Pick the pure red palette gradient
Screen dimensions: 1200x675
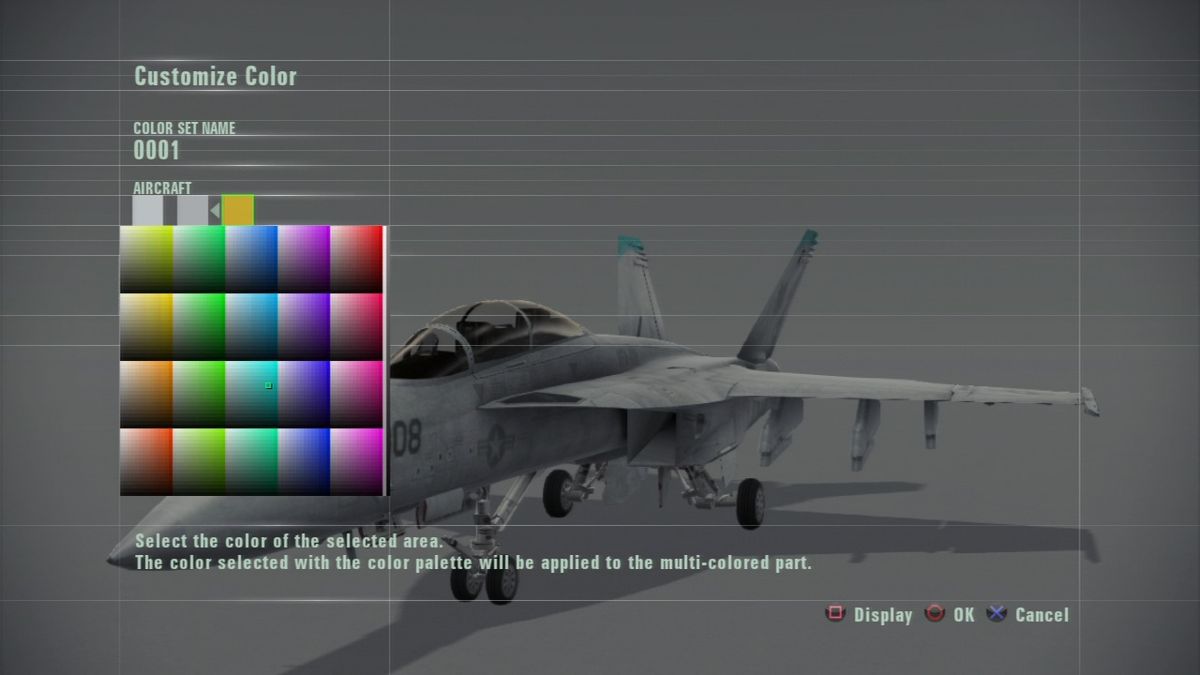356,259
